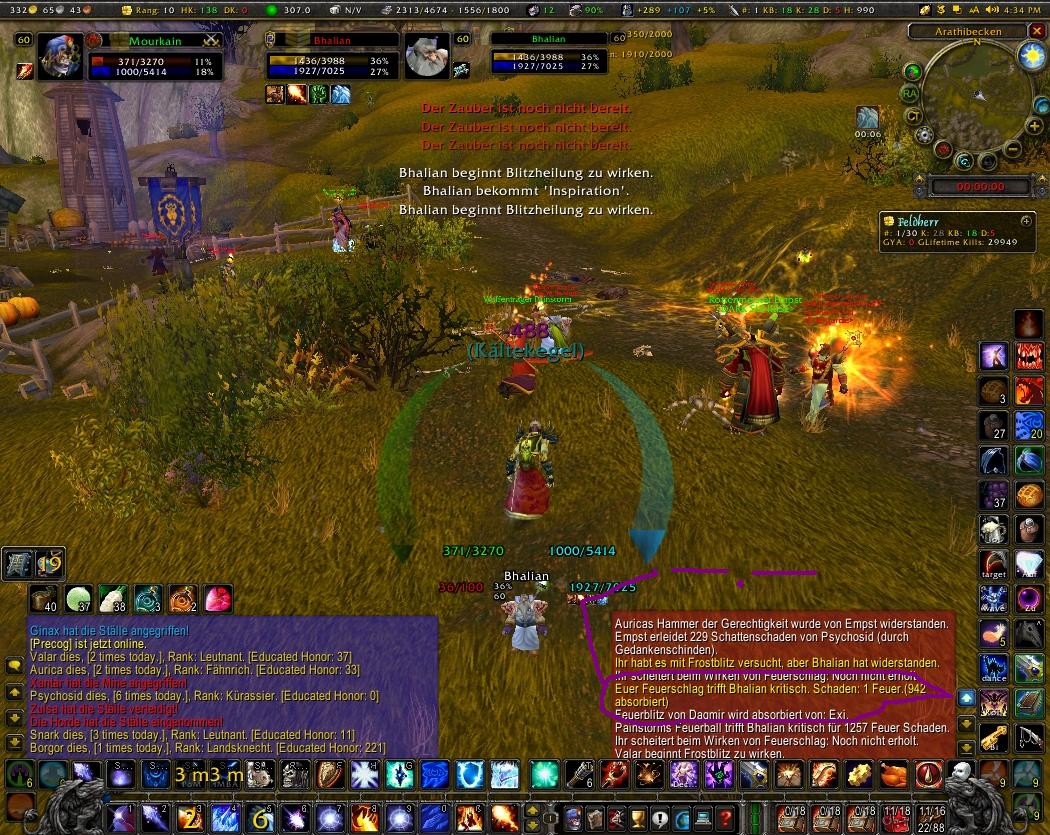Open the chat menu speech bubble button
The width and height of the screenshot is (1050, 835).
pyautogui.click(x=15, y=664)
